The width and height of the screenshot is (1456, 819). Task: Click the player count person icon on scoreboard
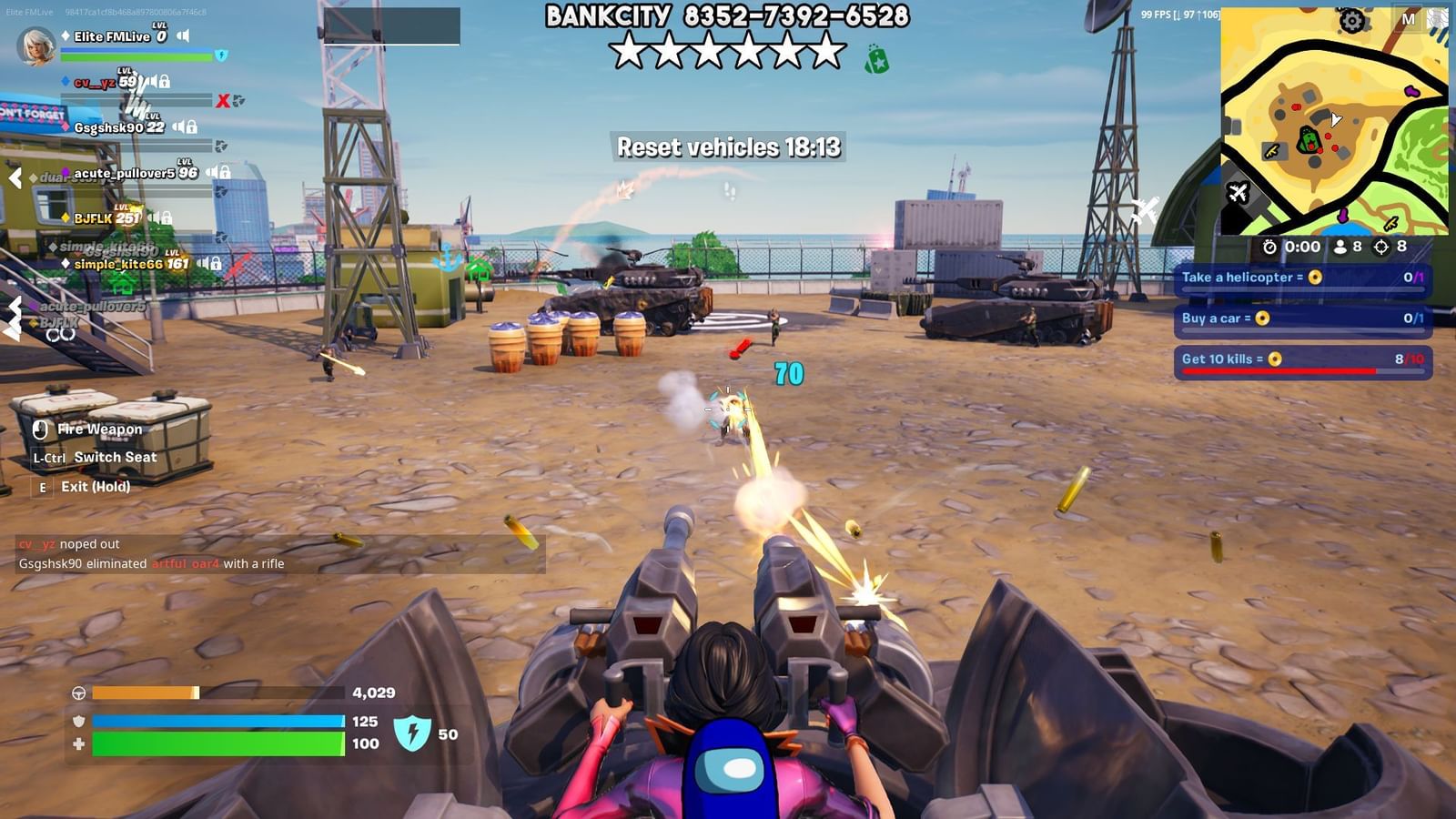click(1340, 248)
